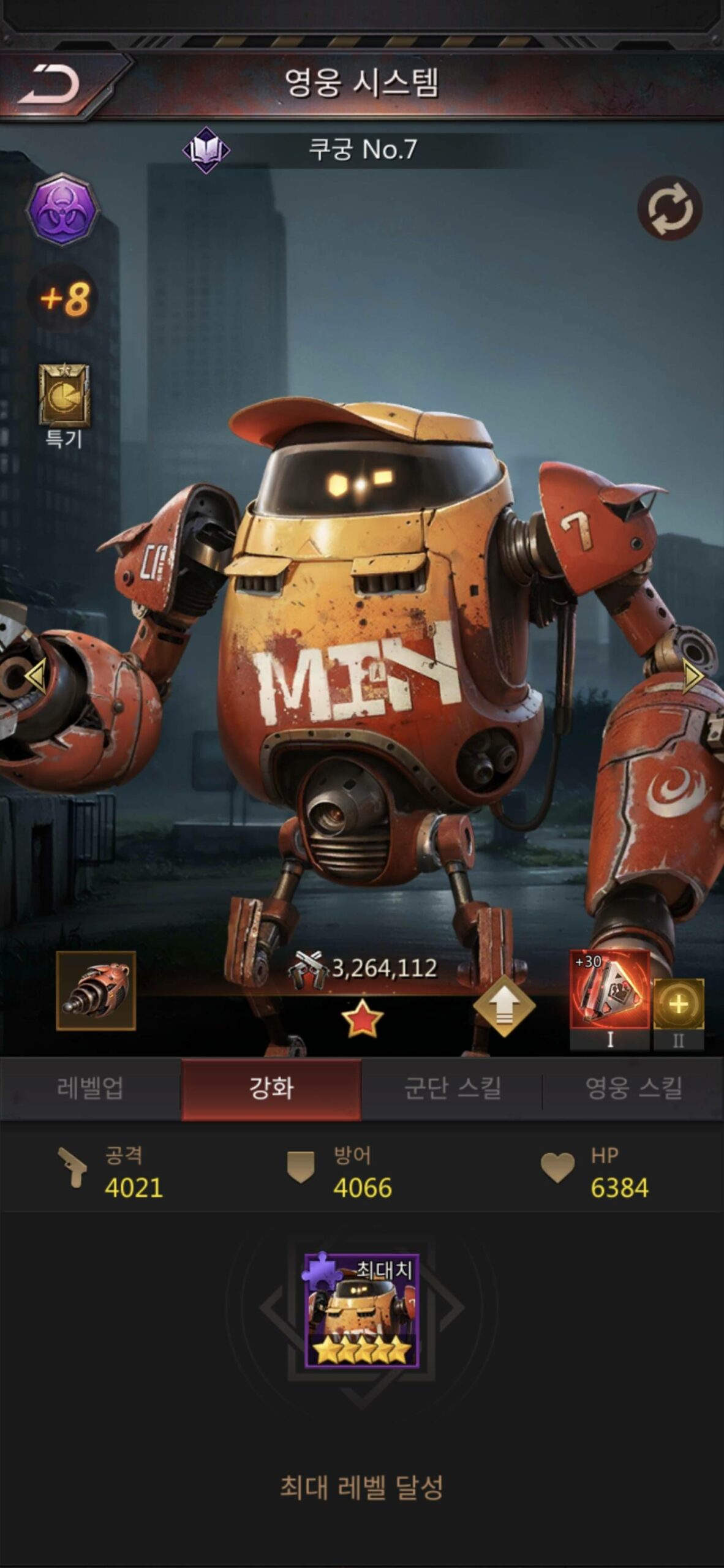Switch to the 레벨업 tab
The width and height of the screenshot is (724, 1568).
[90, 1088]
